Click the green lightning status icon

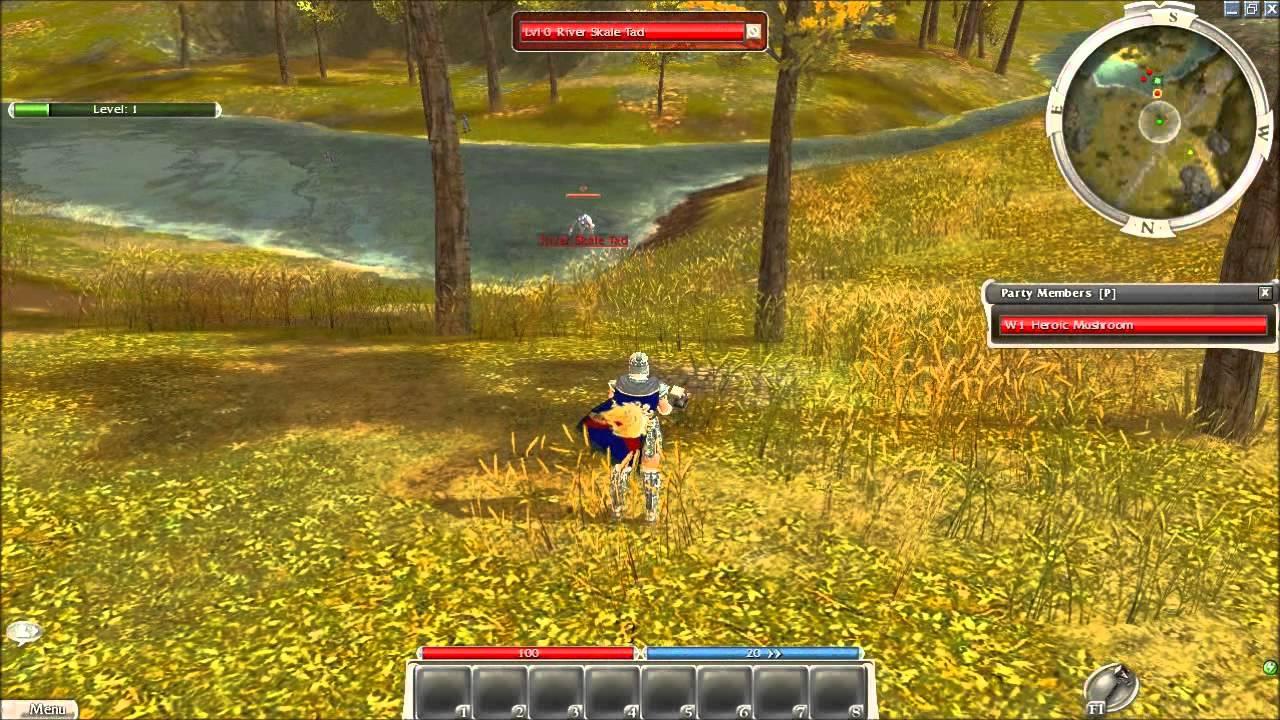(x=1270, y=667)
